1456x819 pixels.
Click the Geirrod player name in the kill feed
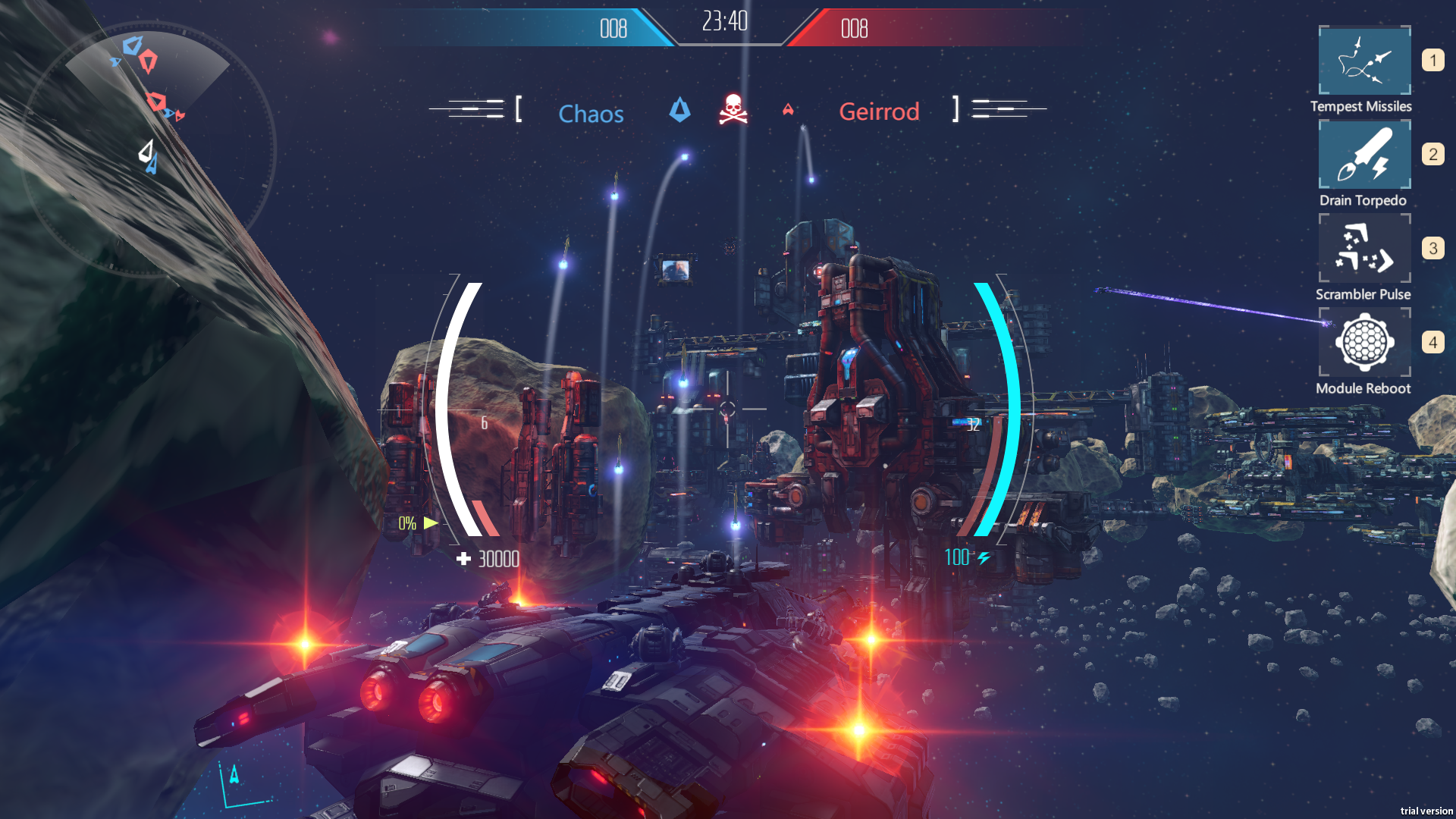880,111
